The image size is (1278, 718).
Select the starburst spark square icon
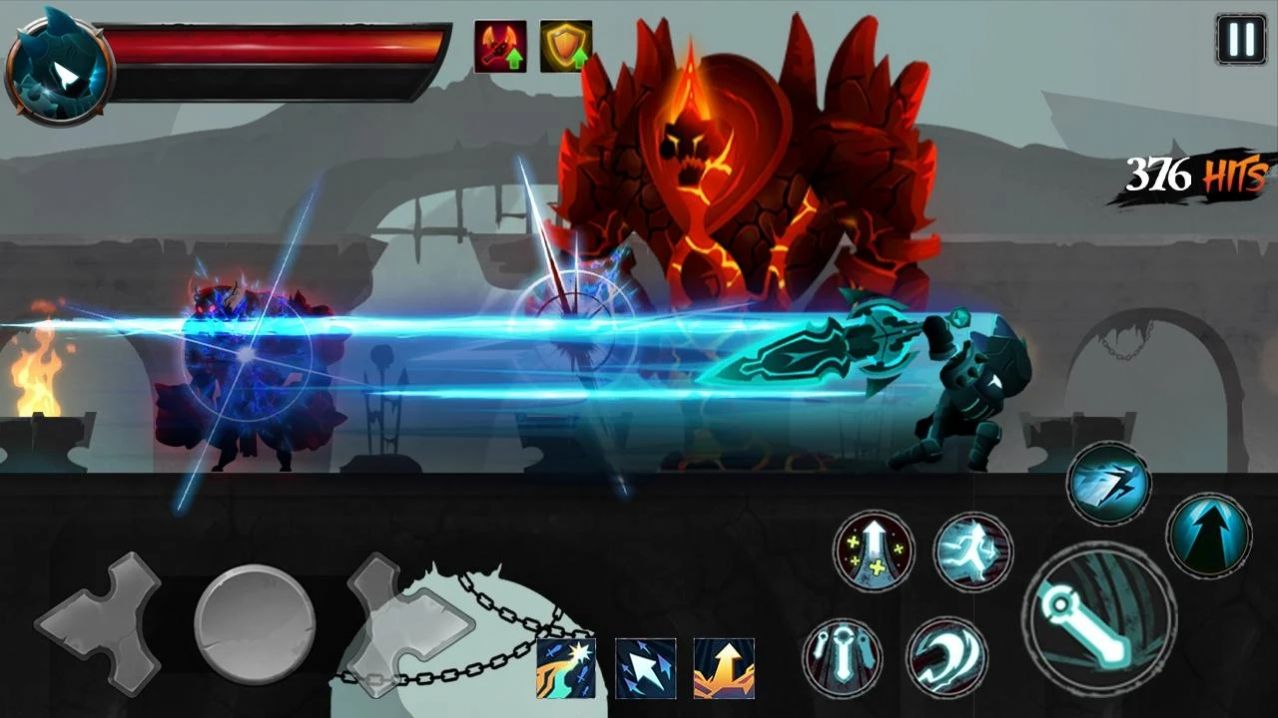tap(566, 667)
